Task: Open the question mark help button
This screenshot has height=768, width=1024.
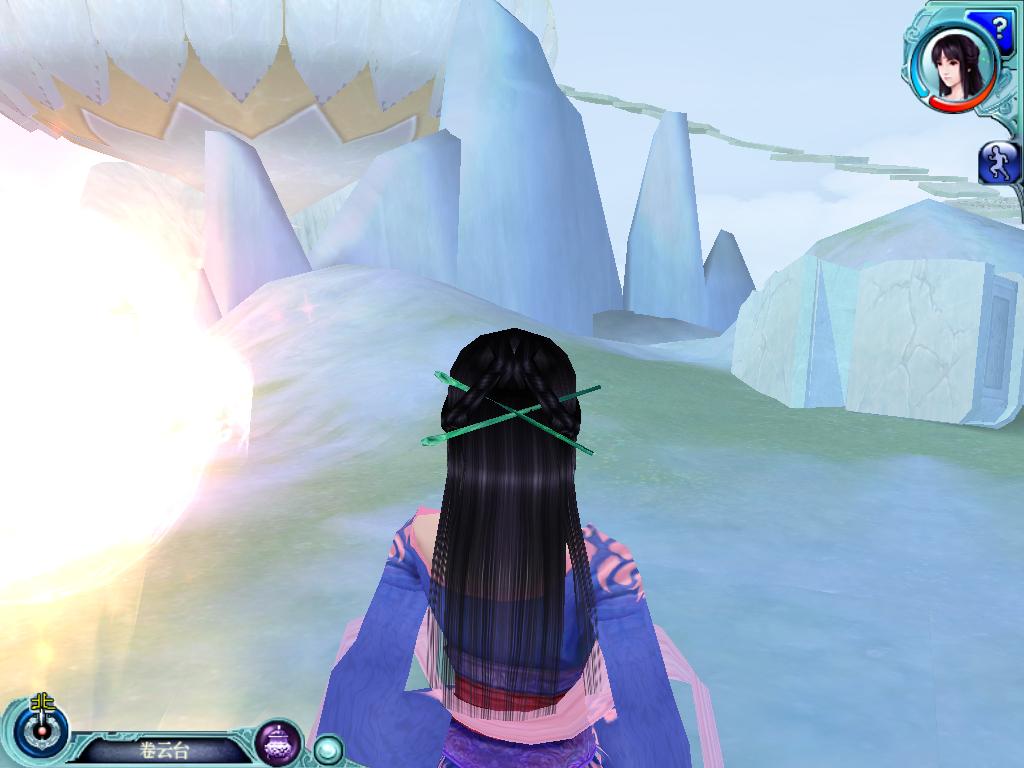Action: tap(1003, 24)
